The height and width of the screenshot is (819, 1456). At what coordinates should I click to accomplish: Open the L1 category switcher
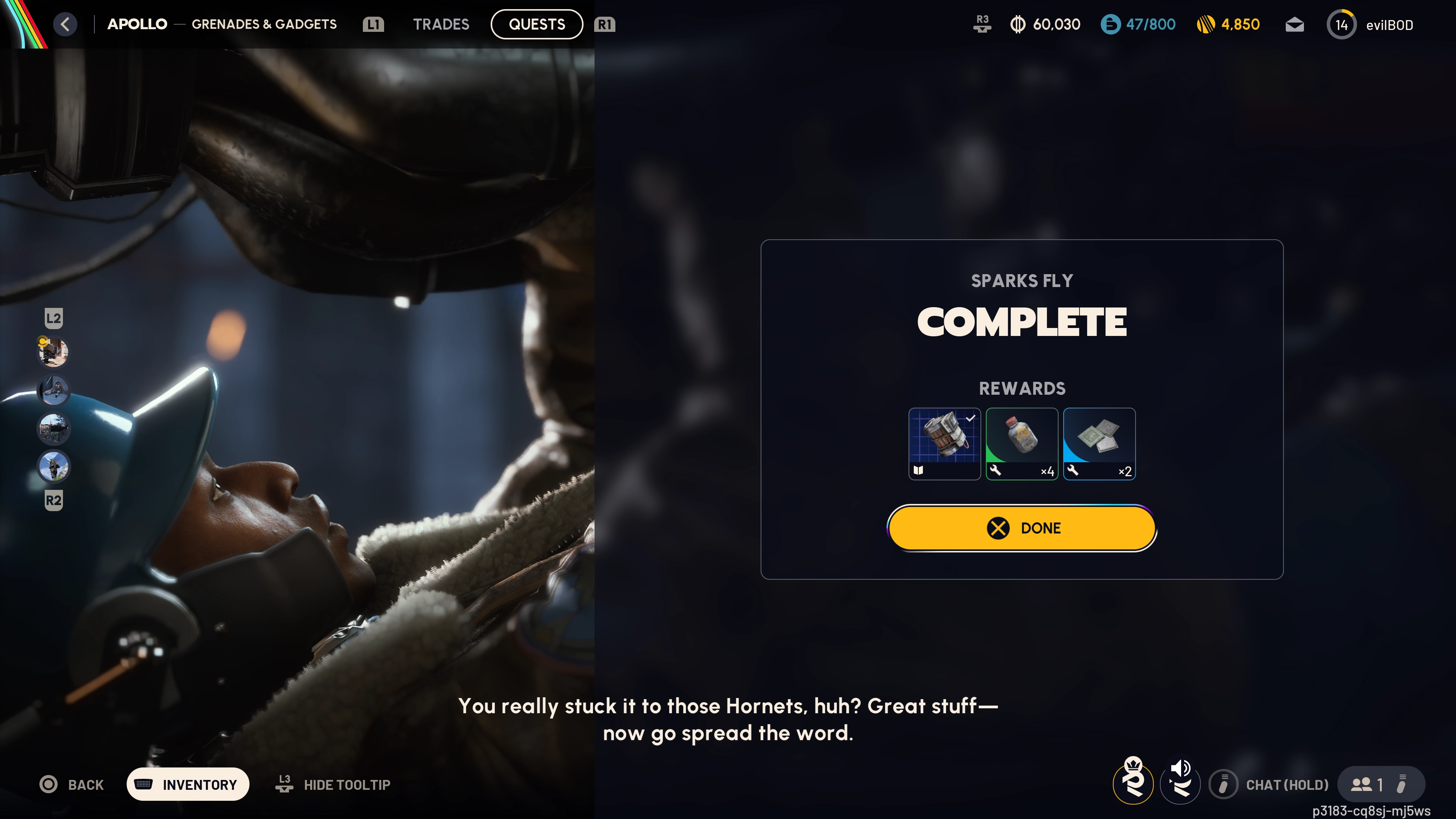tap(372, 24)
